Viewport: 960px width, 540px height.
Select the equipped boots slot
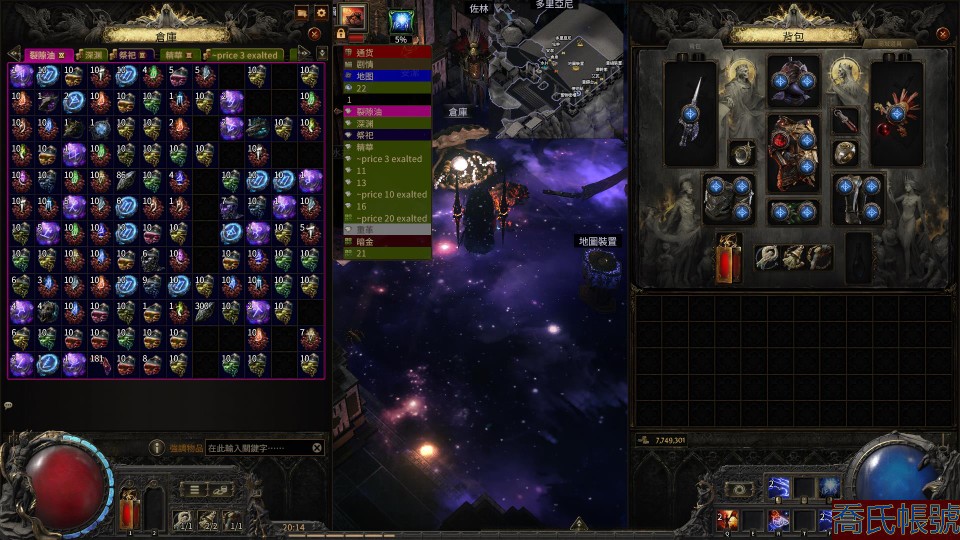pos(856,198)
